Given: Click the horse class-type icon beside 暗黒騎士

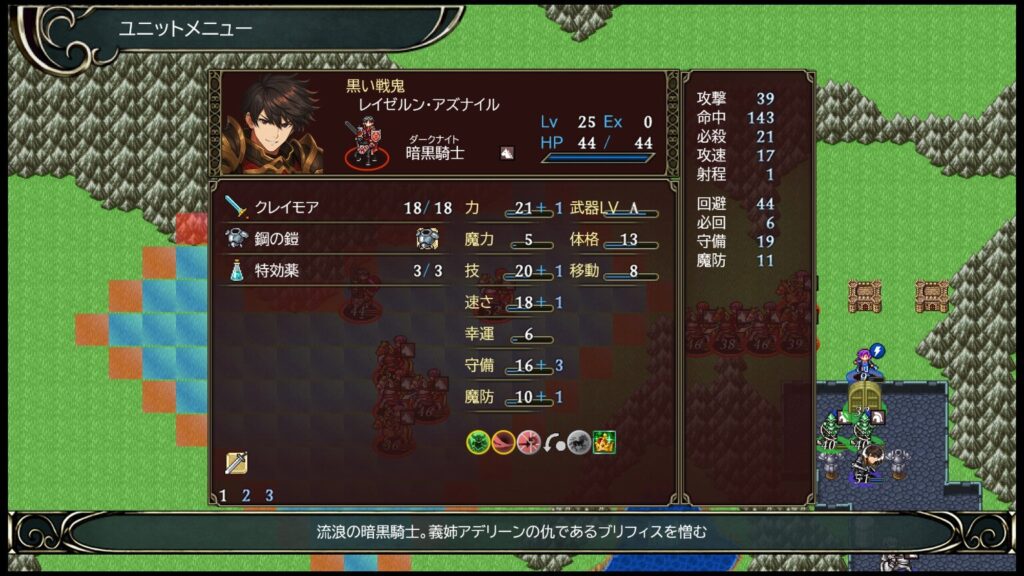Looking at the screenshot, I should click(506, 153).
